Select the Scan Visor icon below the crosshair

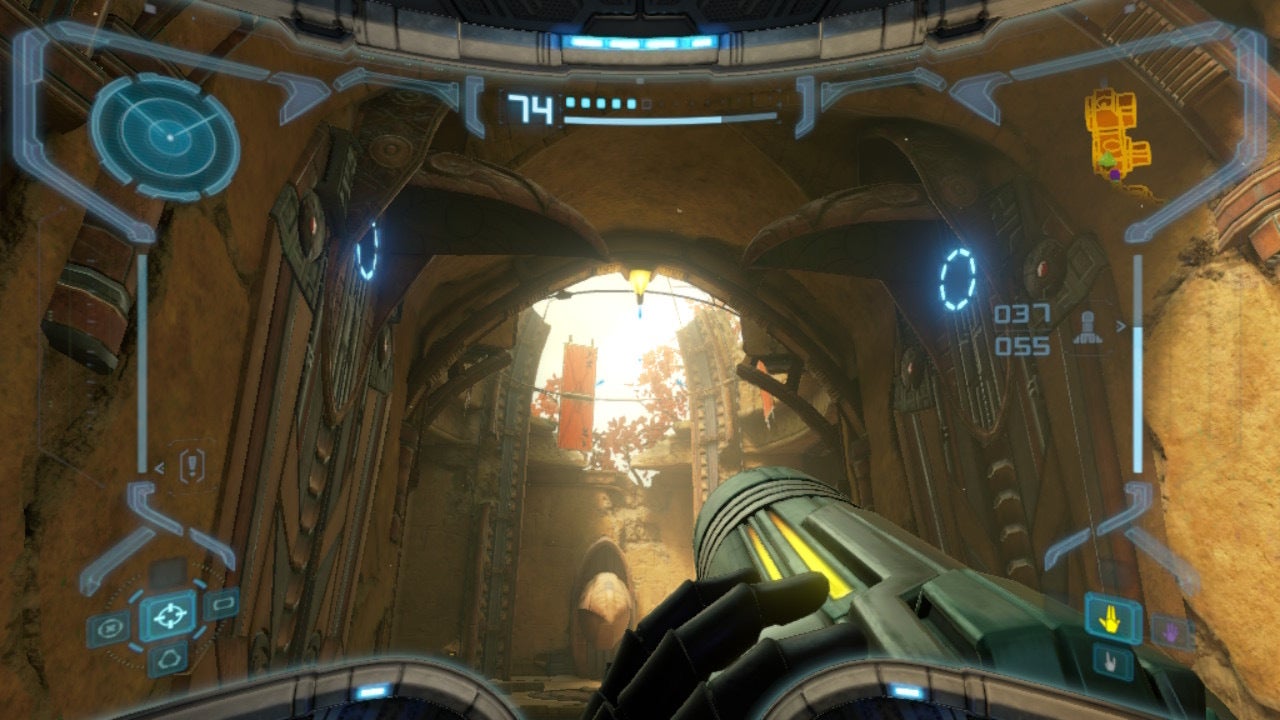pos(167,658)
